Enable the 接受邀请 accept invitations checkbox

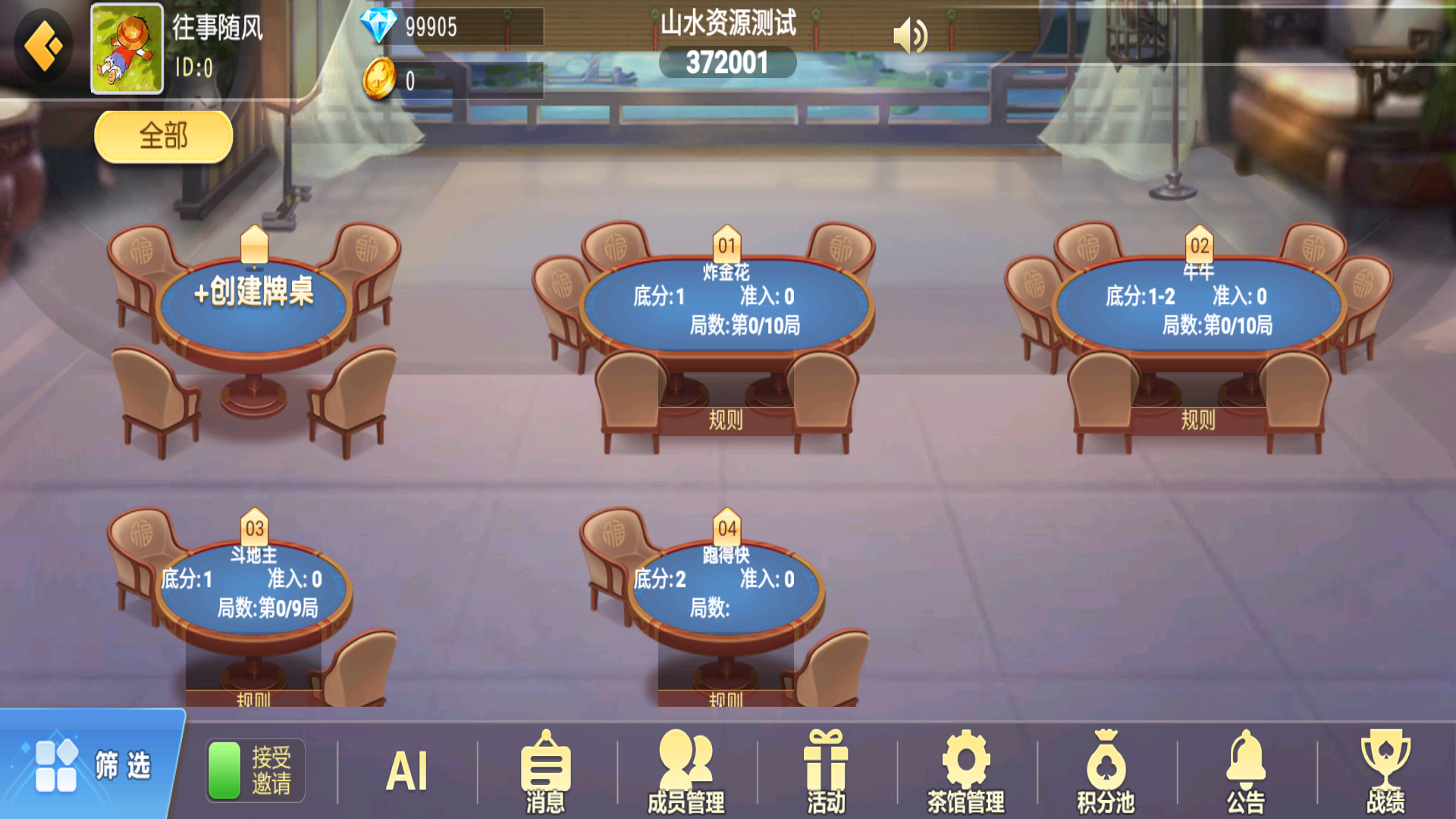(224, 768)
